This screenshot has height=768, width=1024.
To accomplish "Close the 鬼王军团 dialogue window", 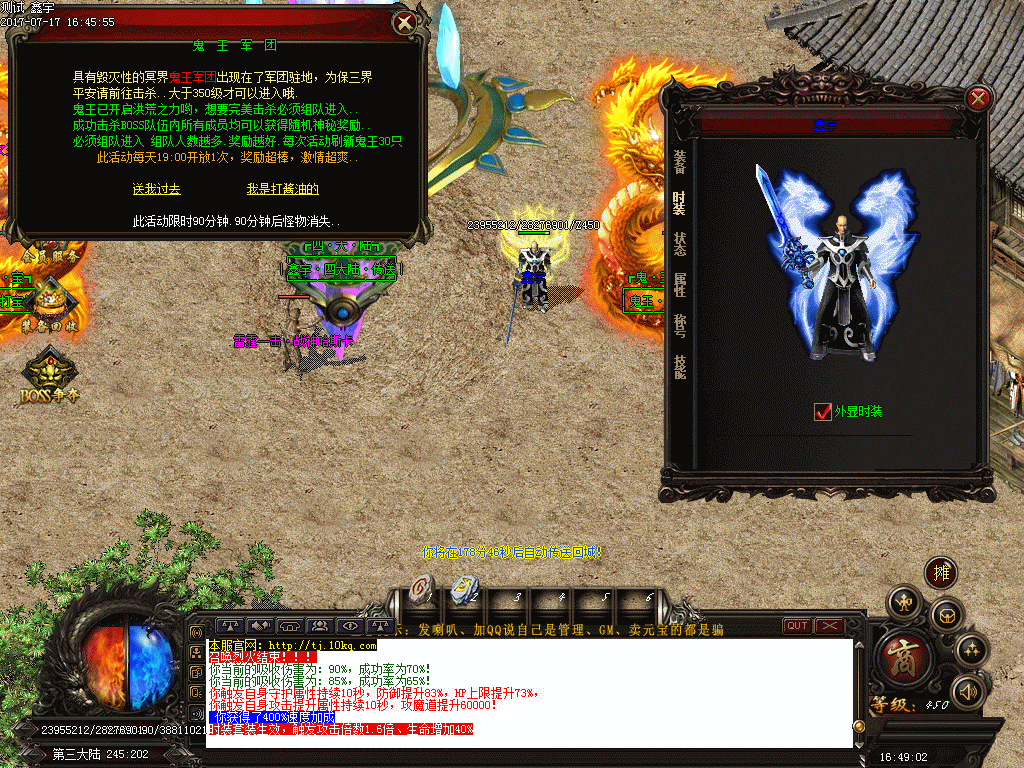I will (x=404, y=22).
